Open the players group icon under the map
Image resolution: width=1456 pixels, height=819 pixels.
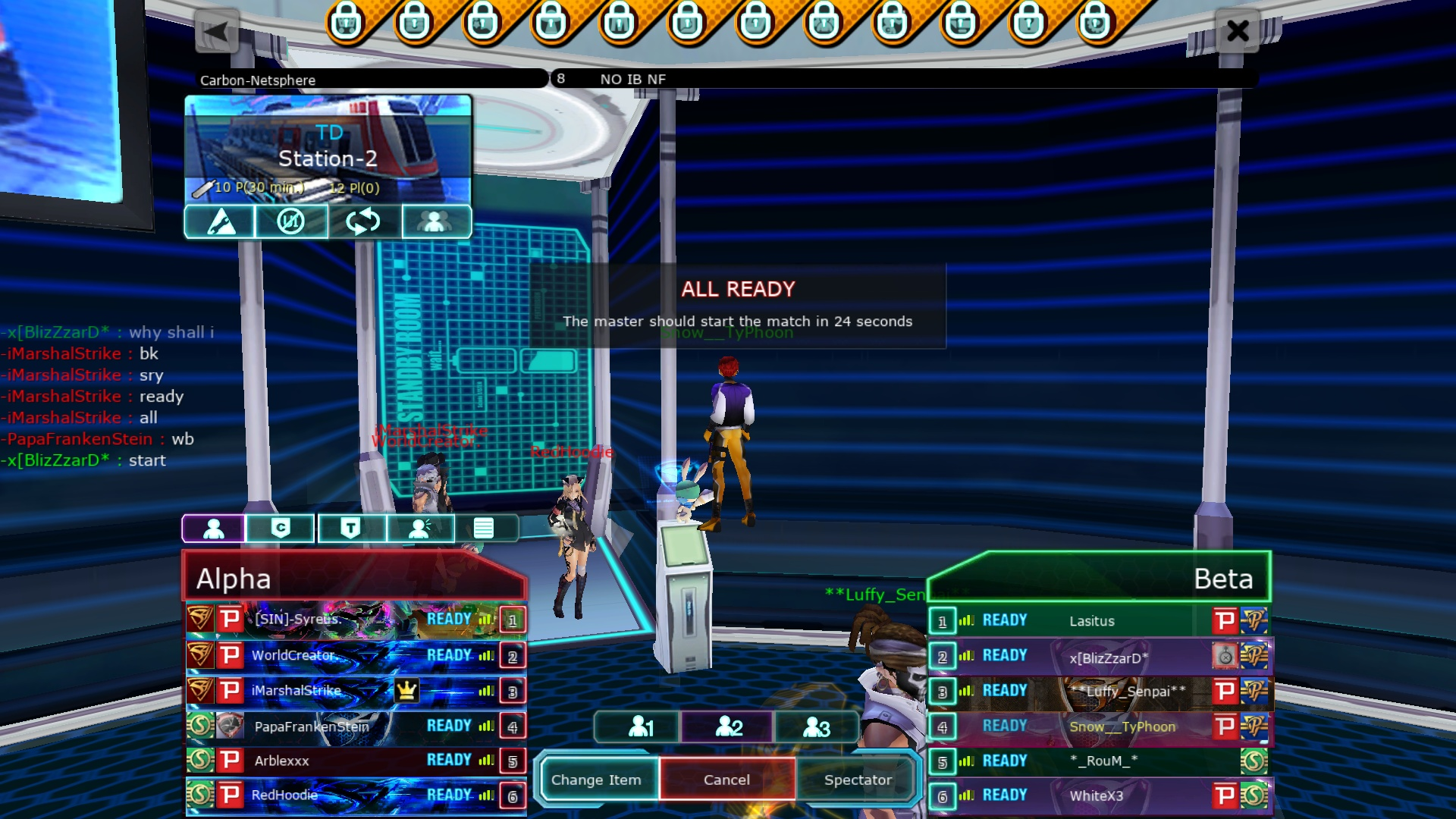pyautogui.click(x=435, y=222)
